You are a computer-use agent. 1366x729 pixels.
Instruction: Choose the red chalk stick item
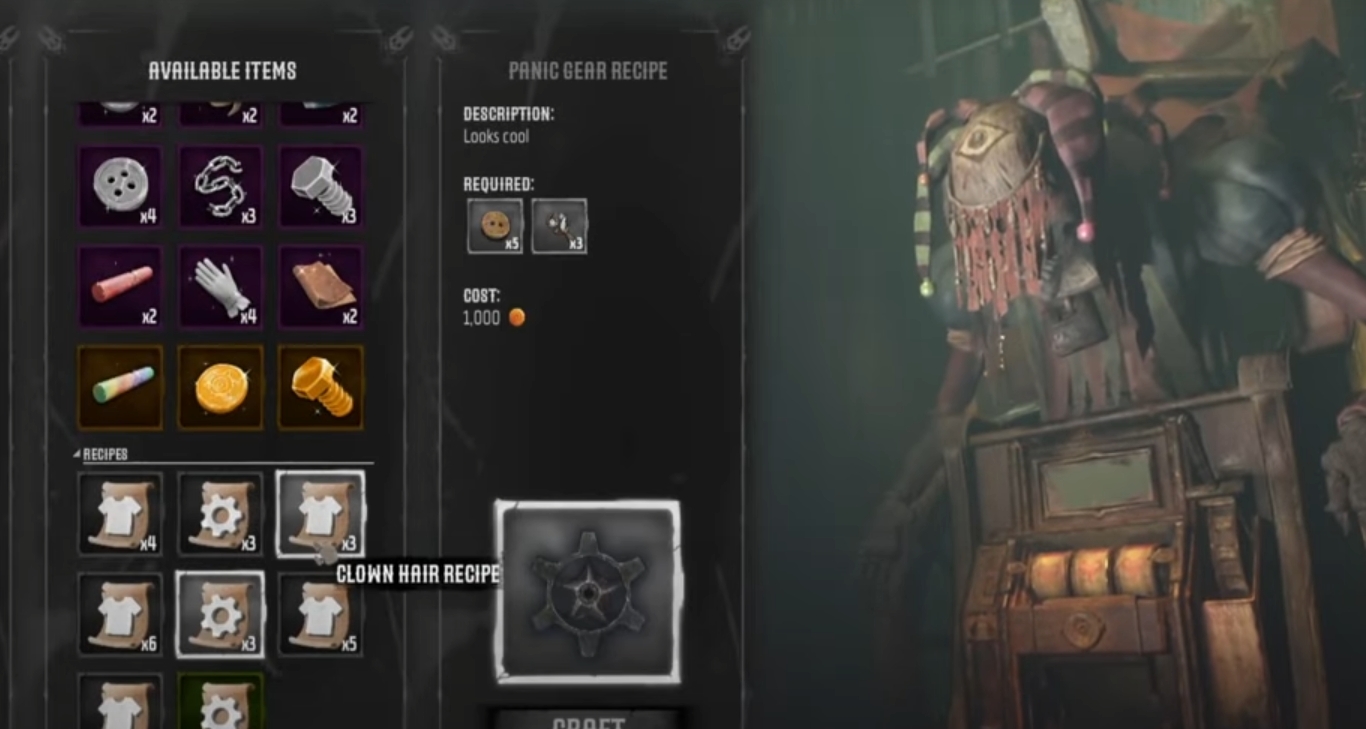pyautogui.click(x=120, y=287)
